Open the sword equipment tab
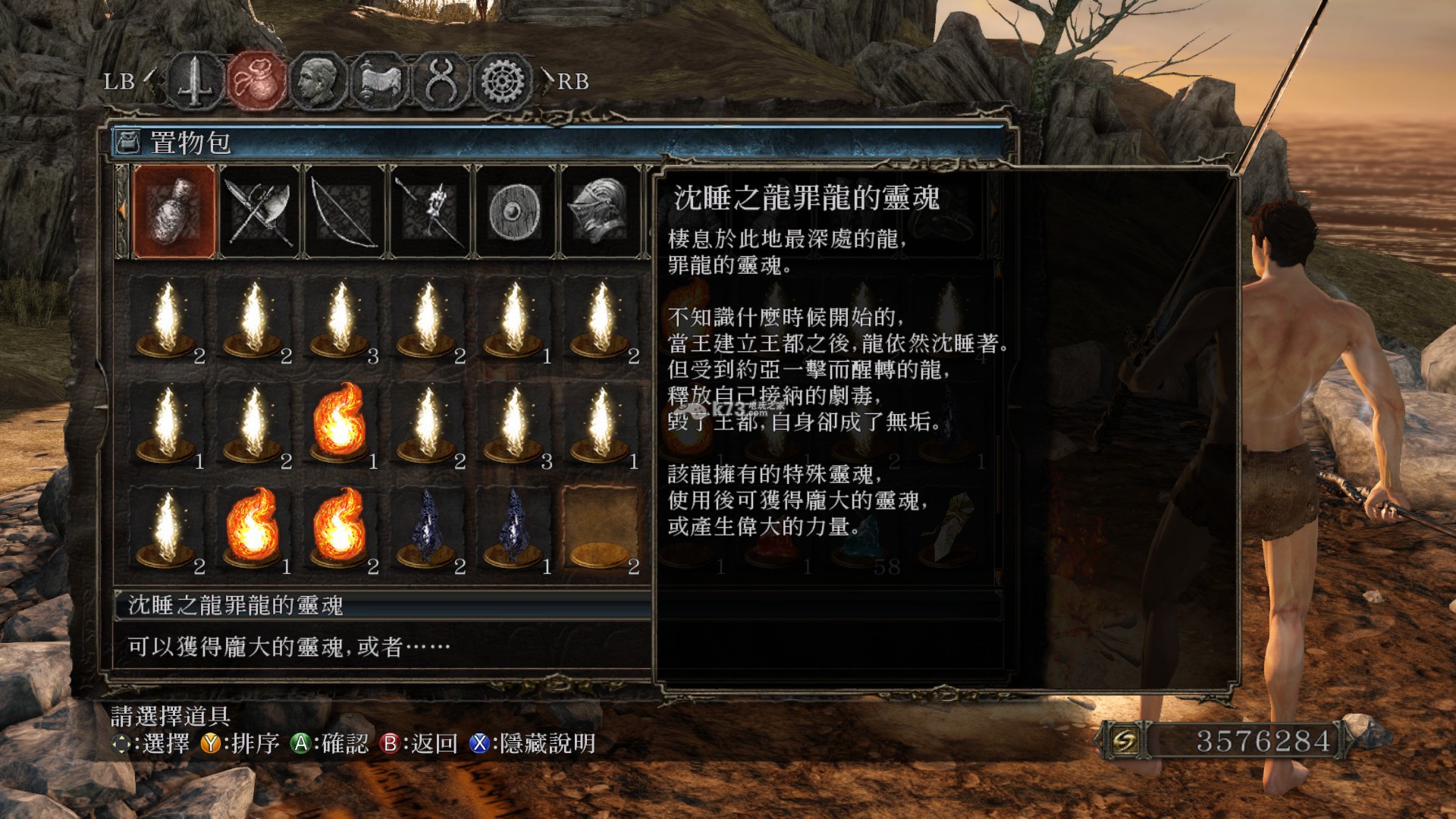Image resolution: width=1456 pixels, height=819 pixels. point(196,80)
